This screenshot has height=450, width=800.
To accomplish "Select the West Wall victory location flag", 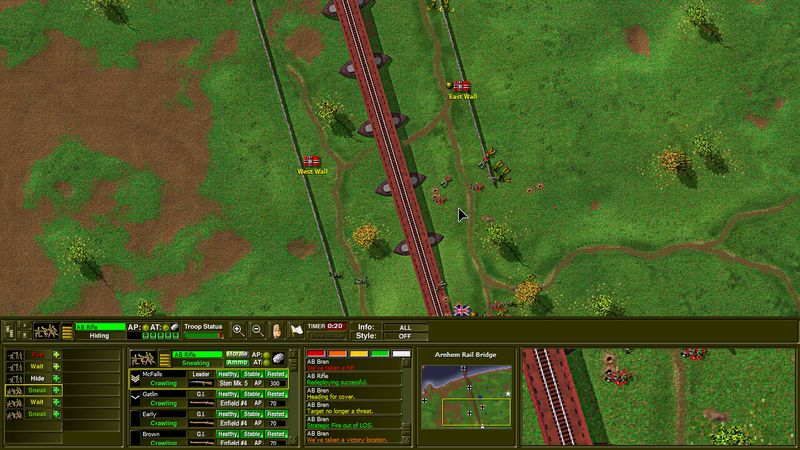I will (x=312, y=161).
